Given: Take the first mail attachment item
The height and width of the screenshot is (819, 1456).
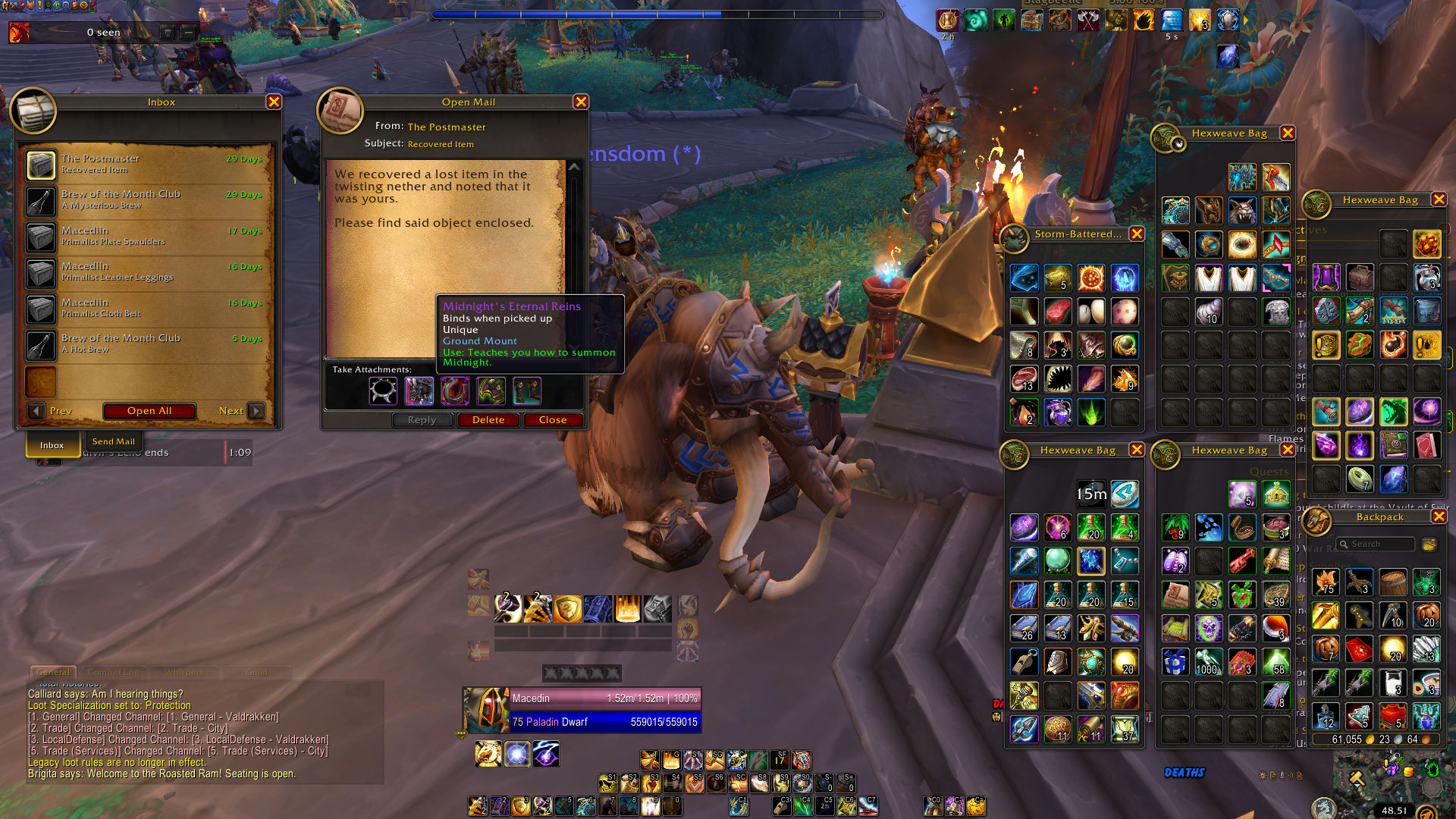Looking at the screenshot, I should [x=383, y=391].
